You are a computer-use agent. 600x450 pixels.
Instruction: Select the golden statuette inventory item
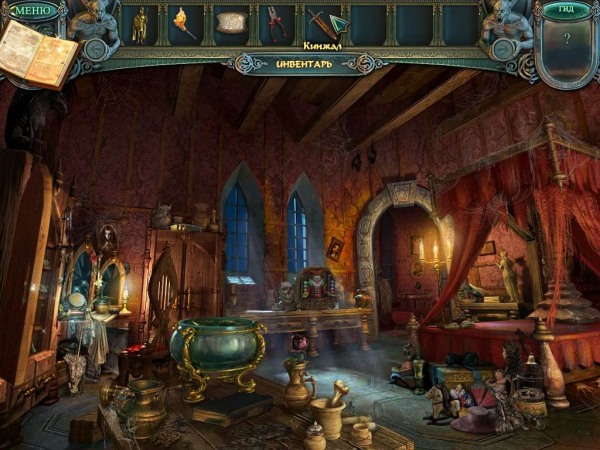pyautogui.click(x=140, y=24)
